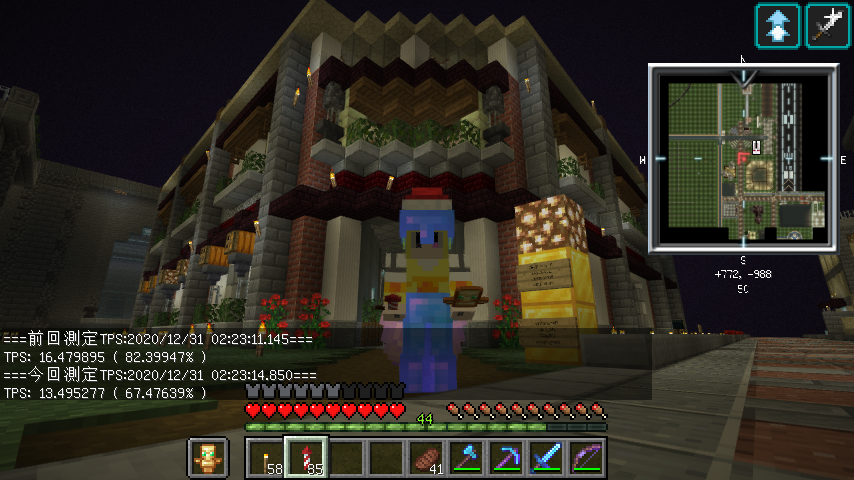Equip the diamond sword slot
The width and height of the screenshot is (854, 480).
546,458
